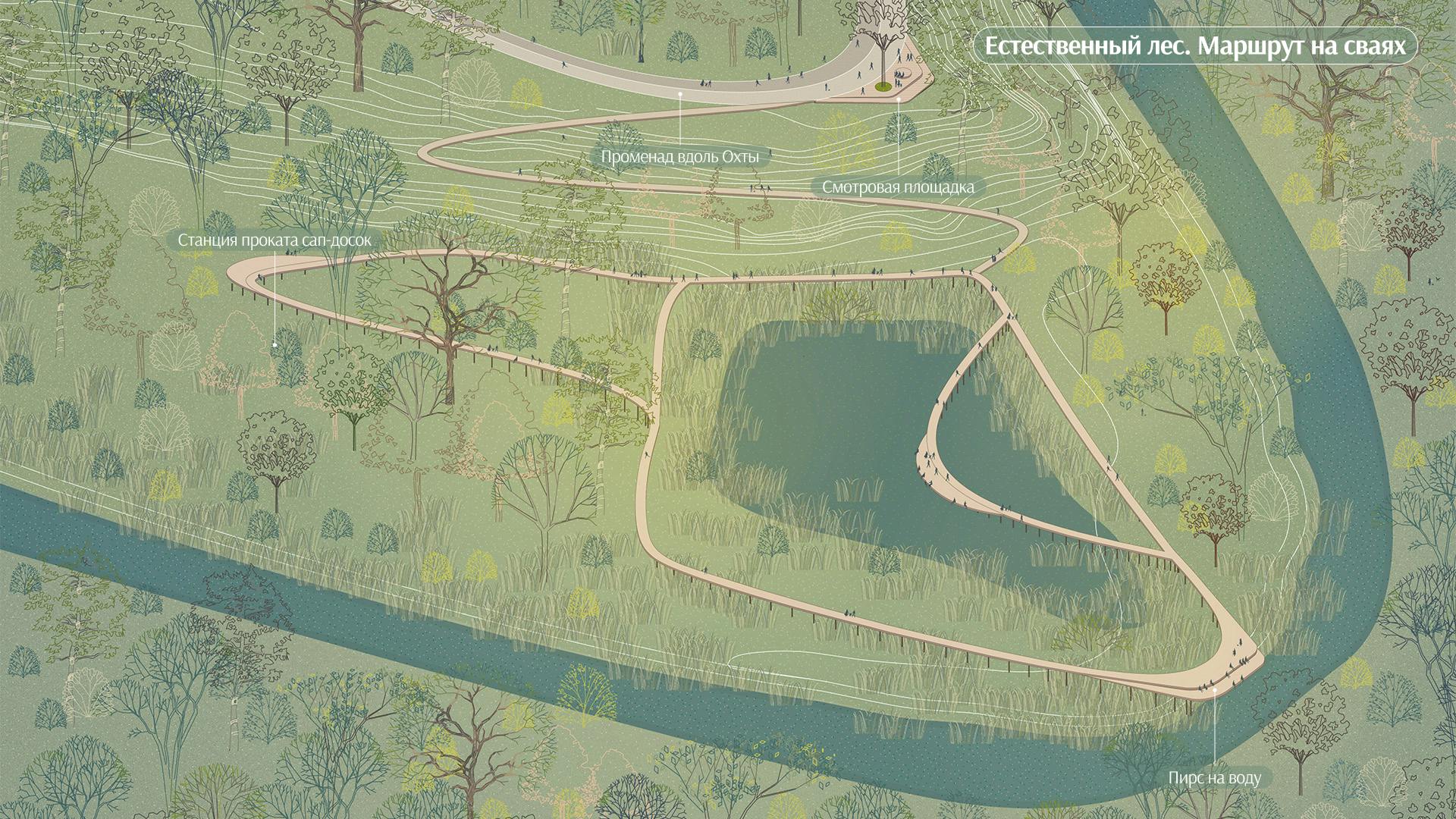Choose the "Станция проката сап-досок" label

tap(275, 240)
